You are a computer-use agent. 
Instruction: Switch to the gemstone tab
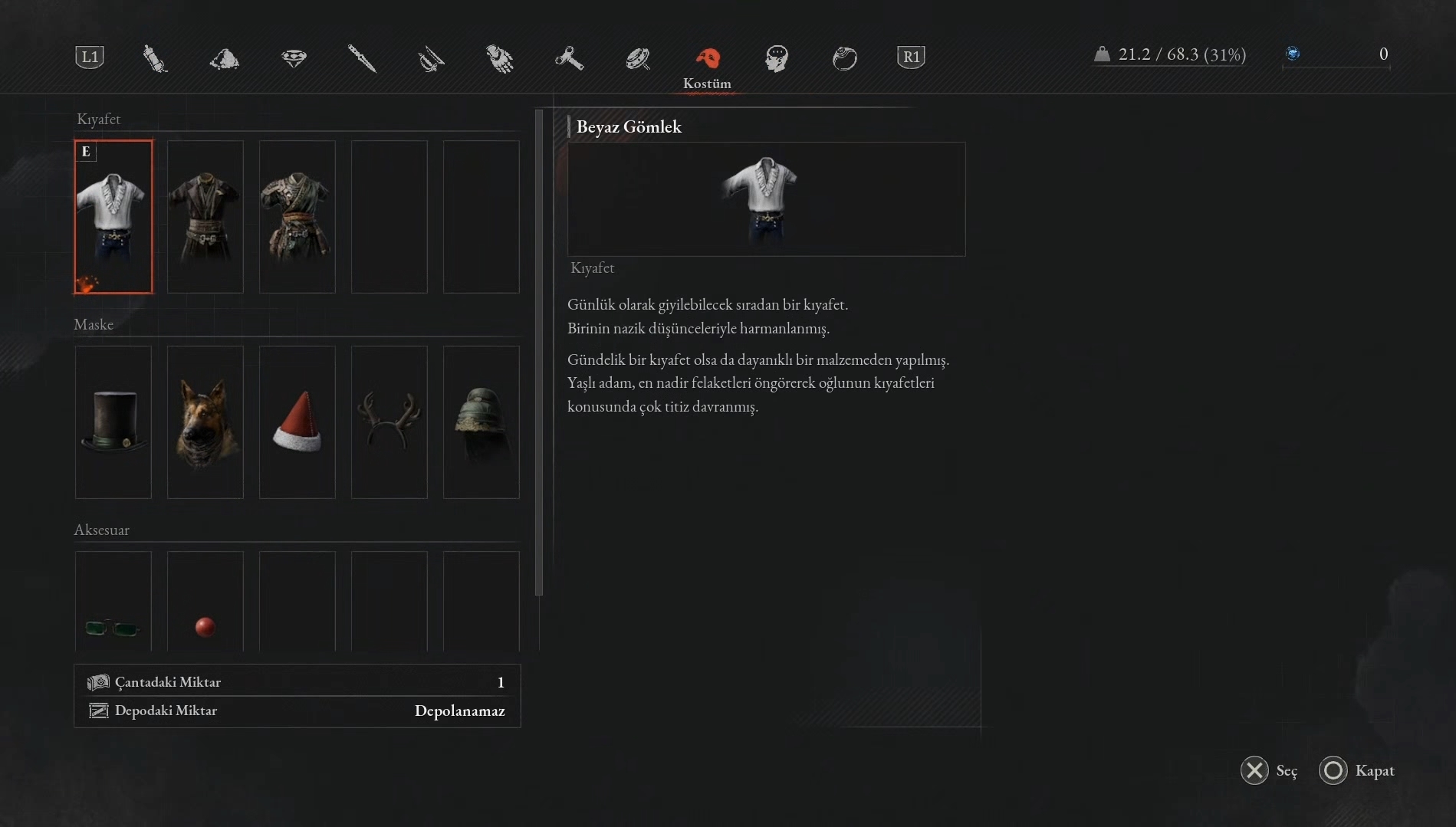[x=294, y=58]
